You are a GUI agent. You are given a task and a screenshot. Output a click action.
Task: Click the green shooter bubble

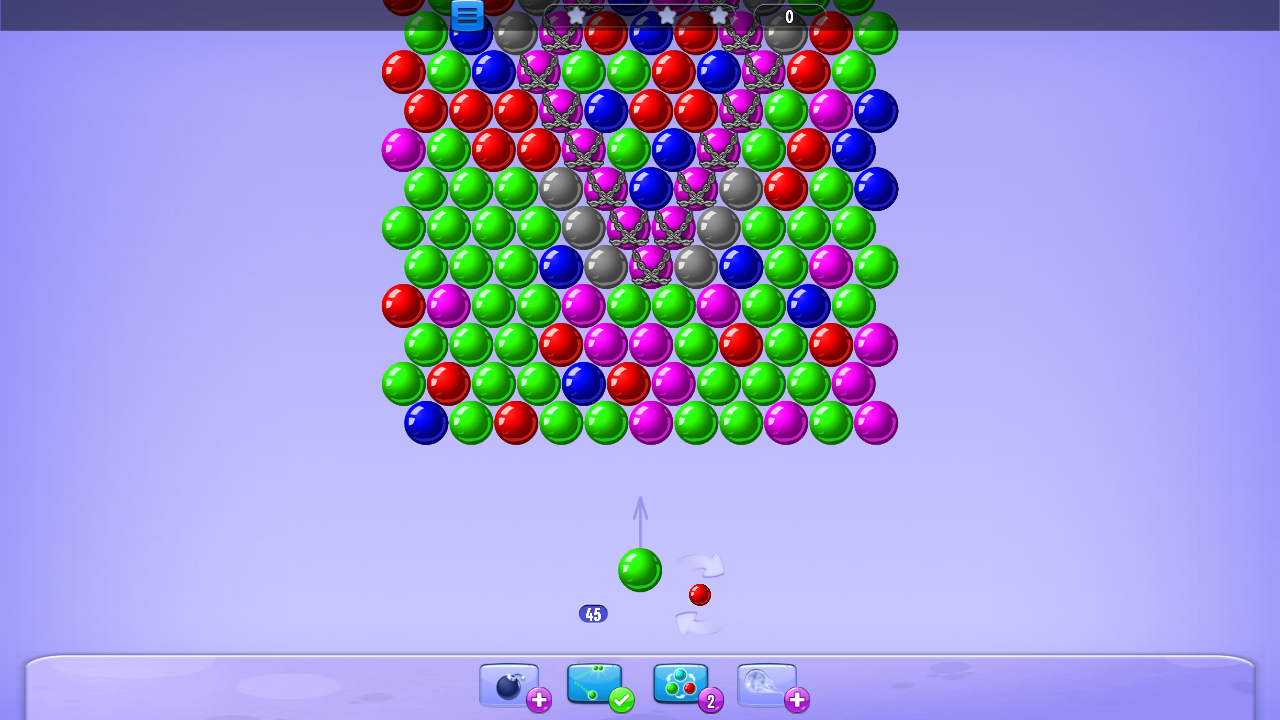640,570
